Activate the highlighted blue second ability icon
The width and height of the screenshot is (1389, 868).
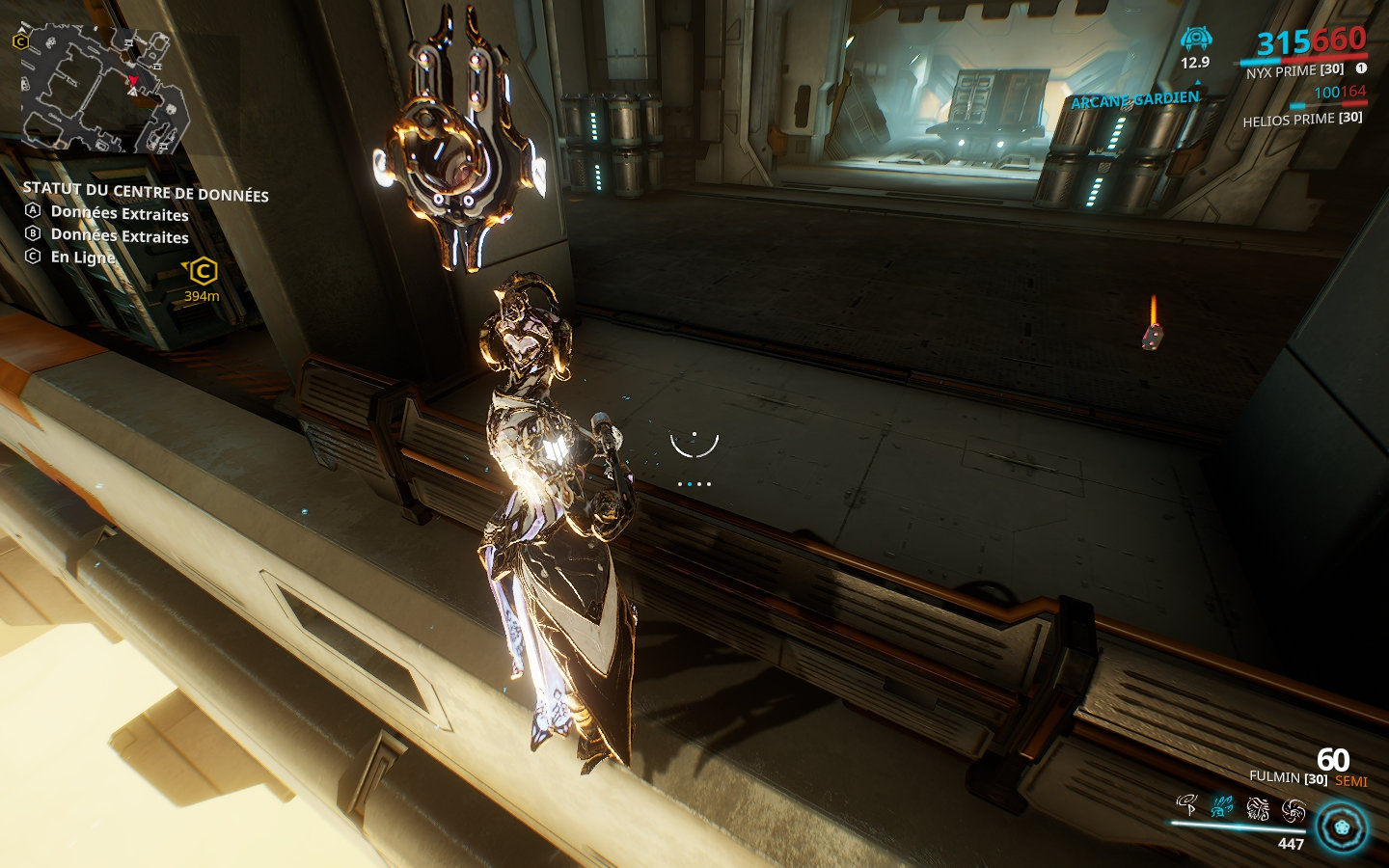(x=1220, y=804)
